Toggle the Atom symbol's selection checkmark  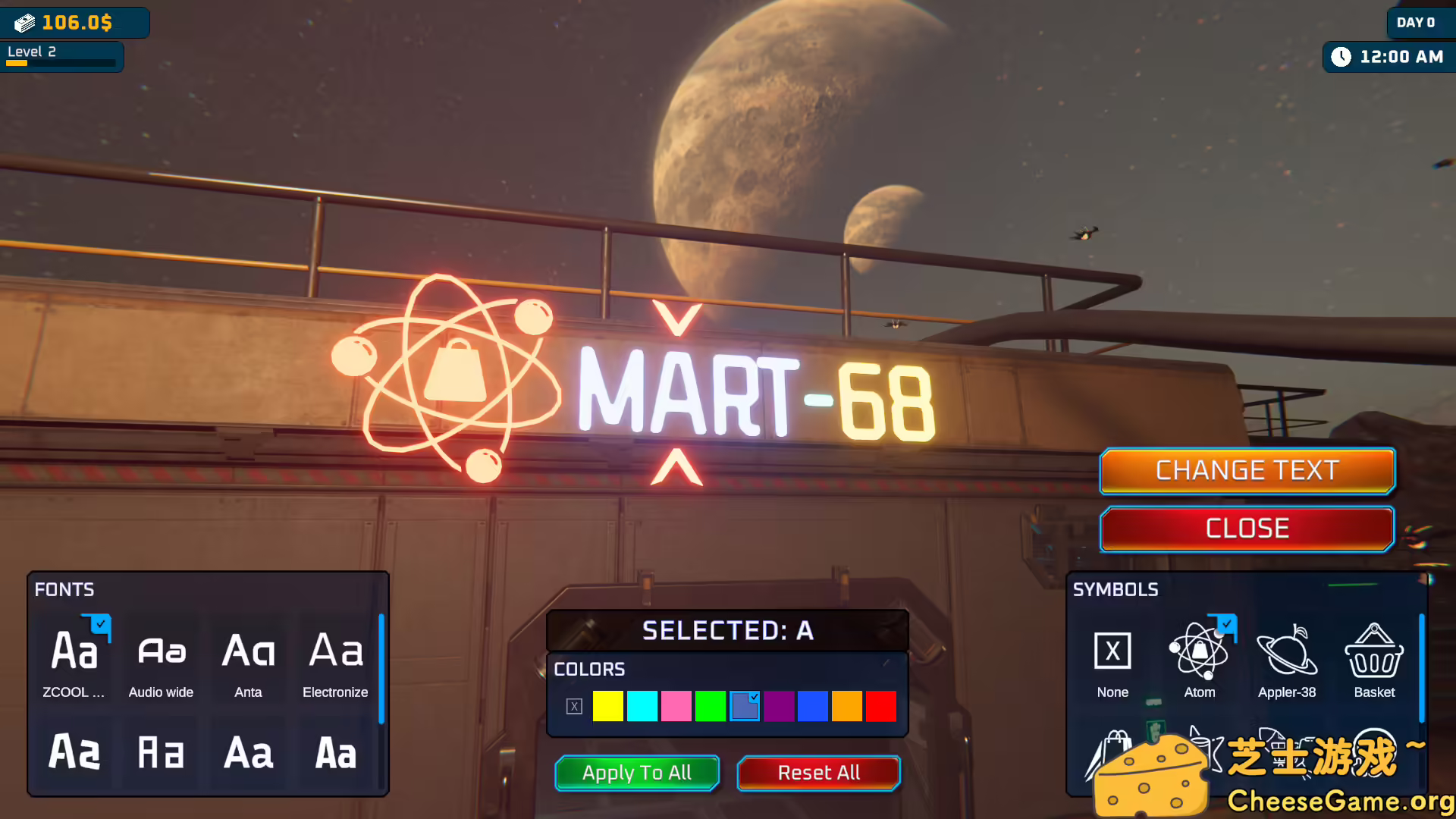point(1227,623)
